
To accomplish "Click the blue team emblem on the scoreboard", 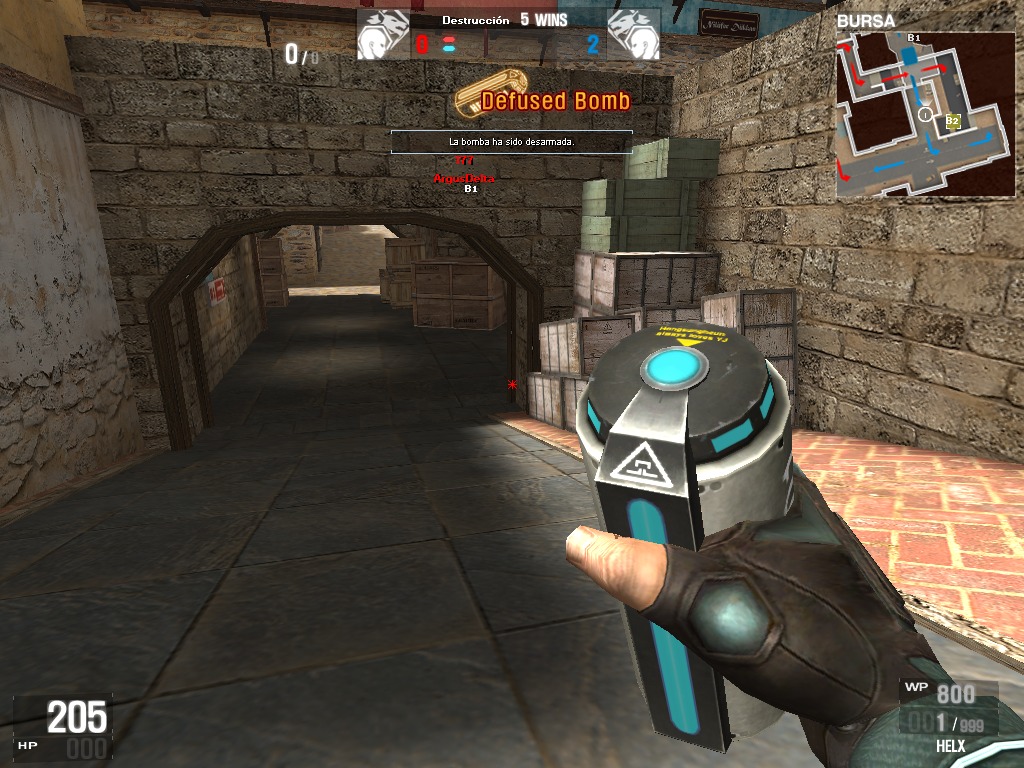I will 634,35.
